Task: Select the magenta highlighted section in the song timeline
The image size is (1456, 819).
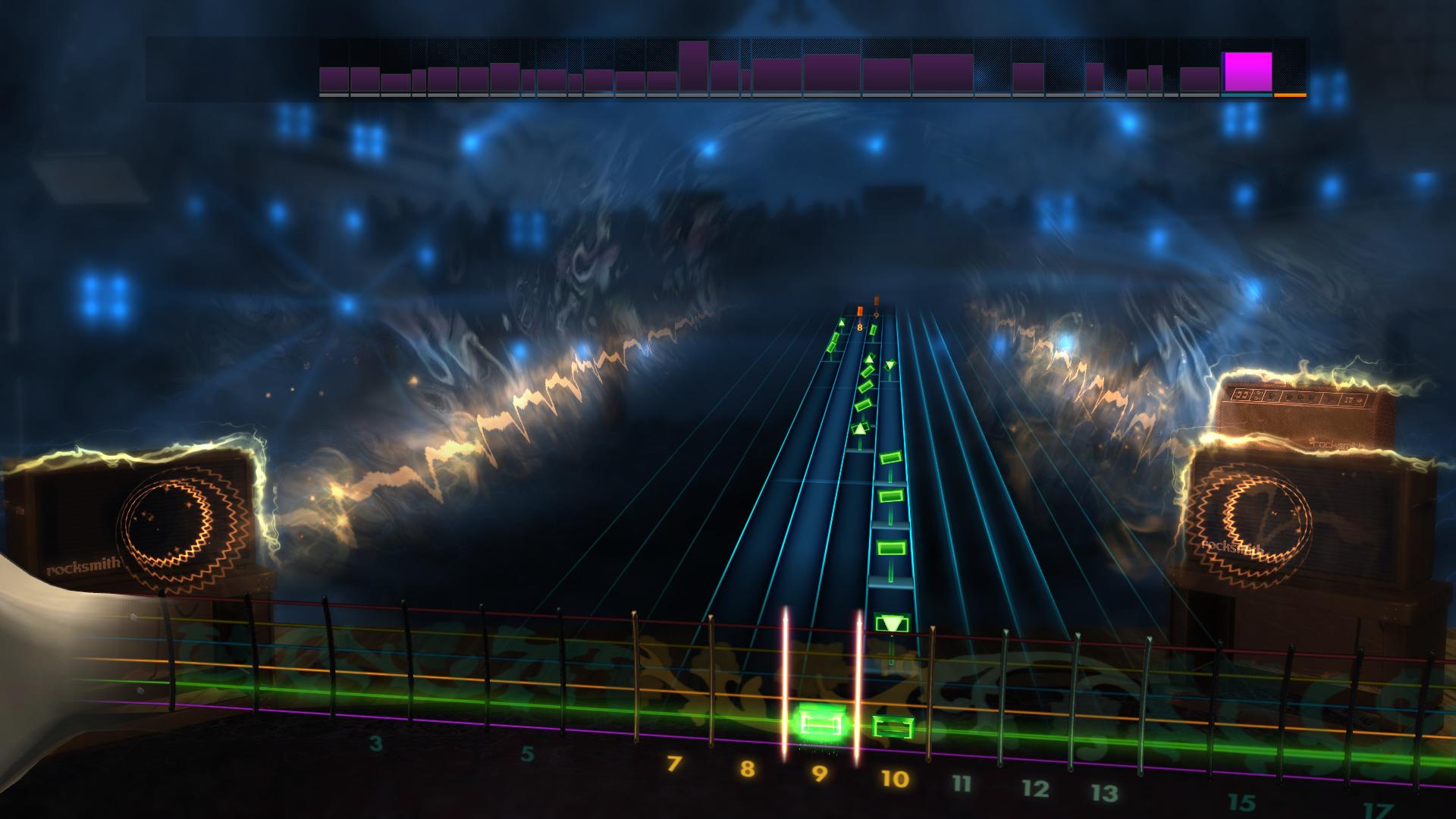Action: pyautogui.click(x=1247, y=72)
